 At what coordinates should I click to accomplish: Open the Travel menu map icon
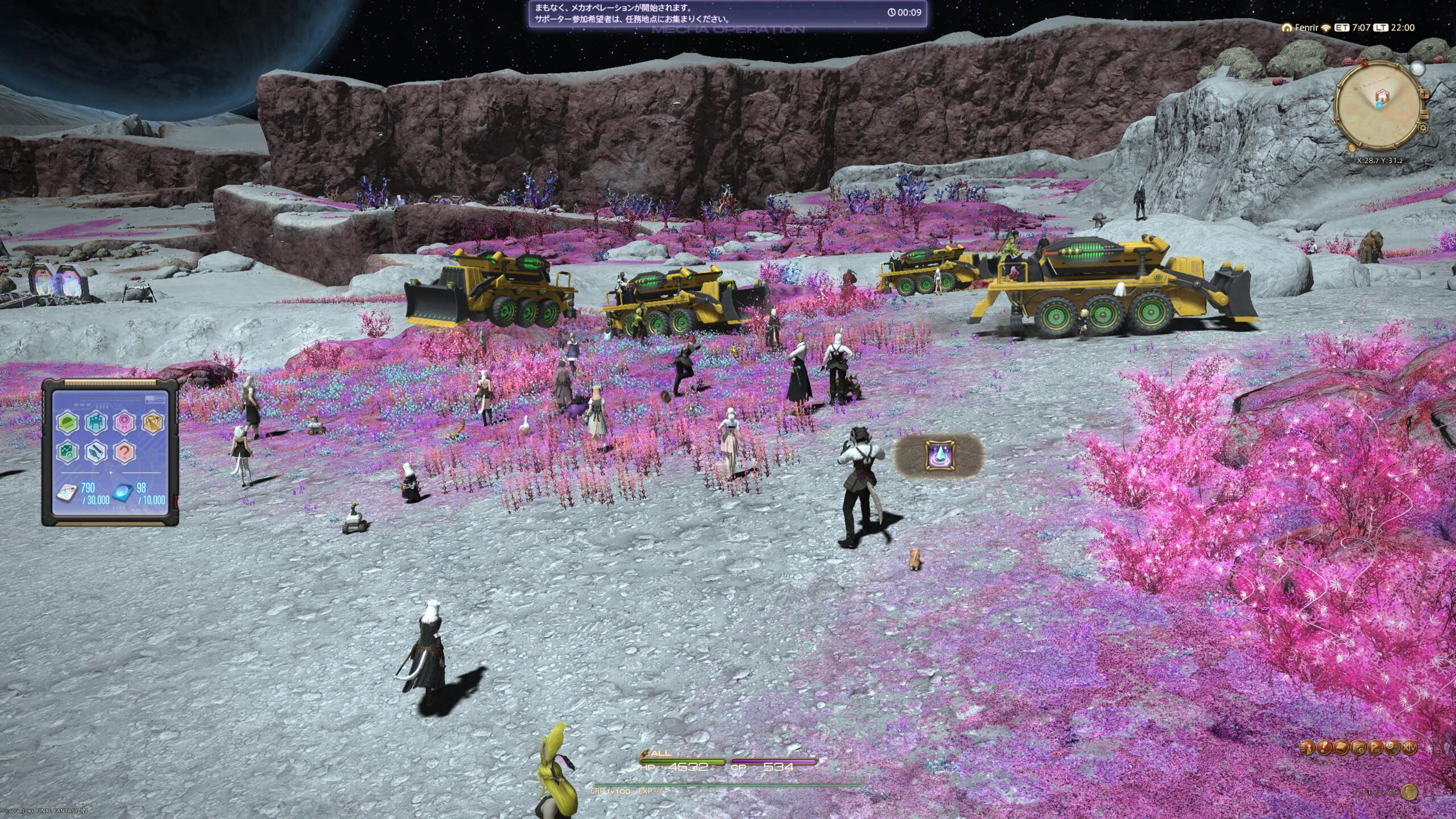pyautogui.click(x=1358, y=747)
